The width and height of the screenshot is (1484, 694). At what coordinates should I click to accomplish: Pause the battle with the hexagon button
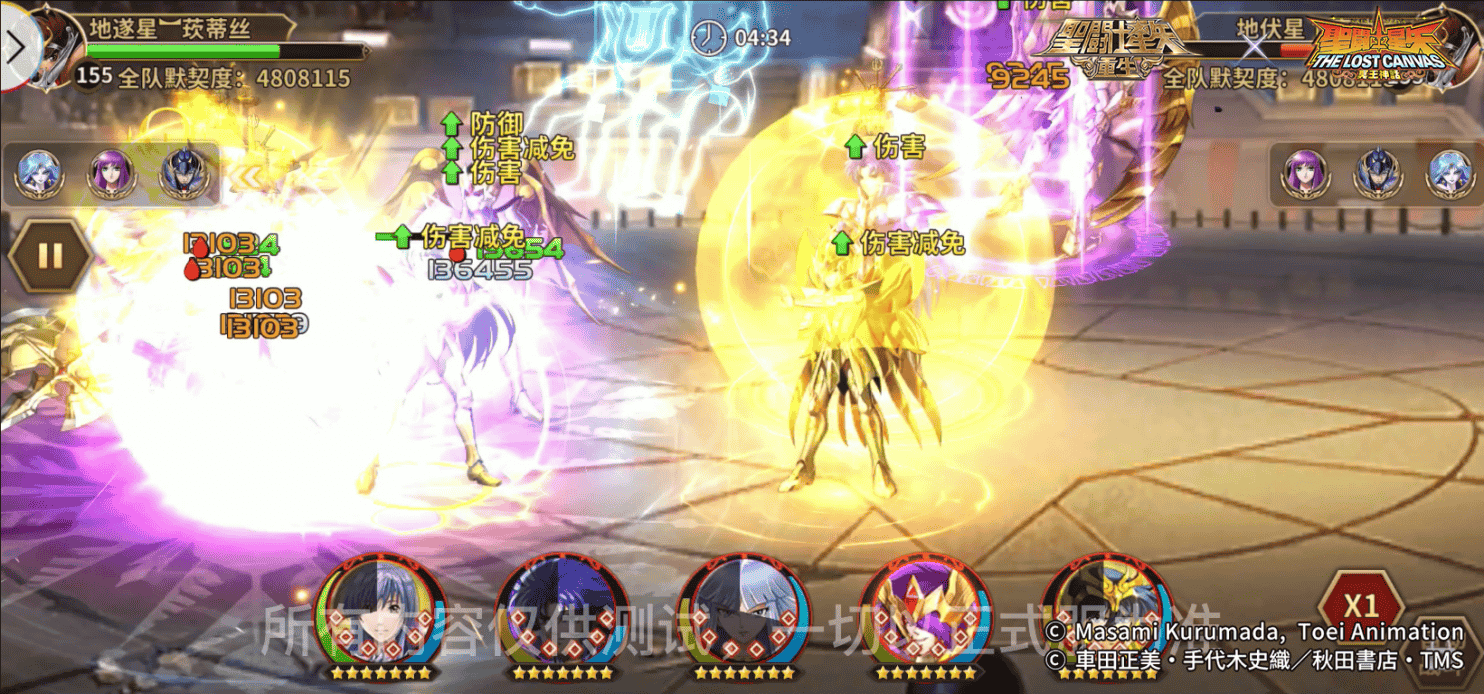[50, 256]
